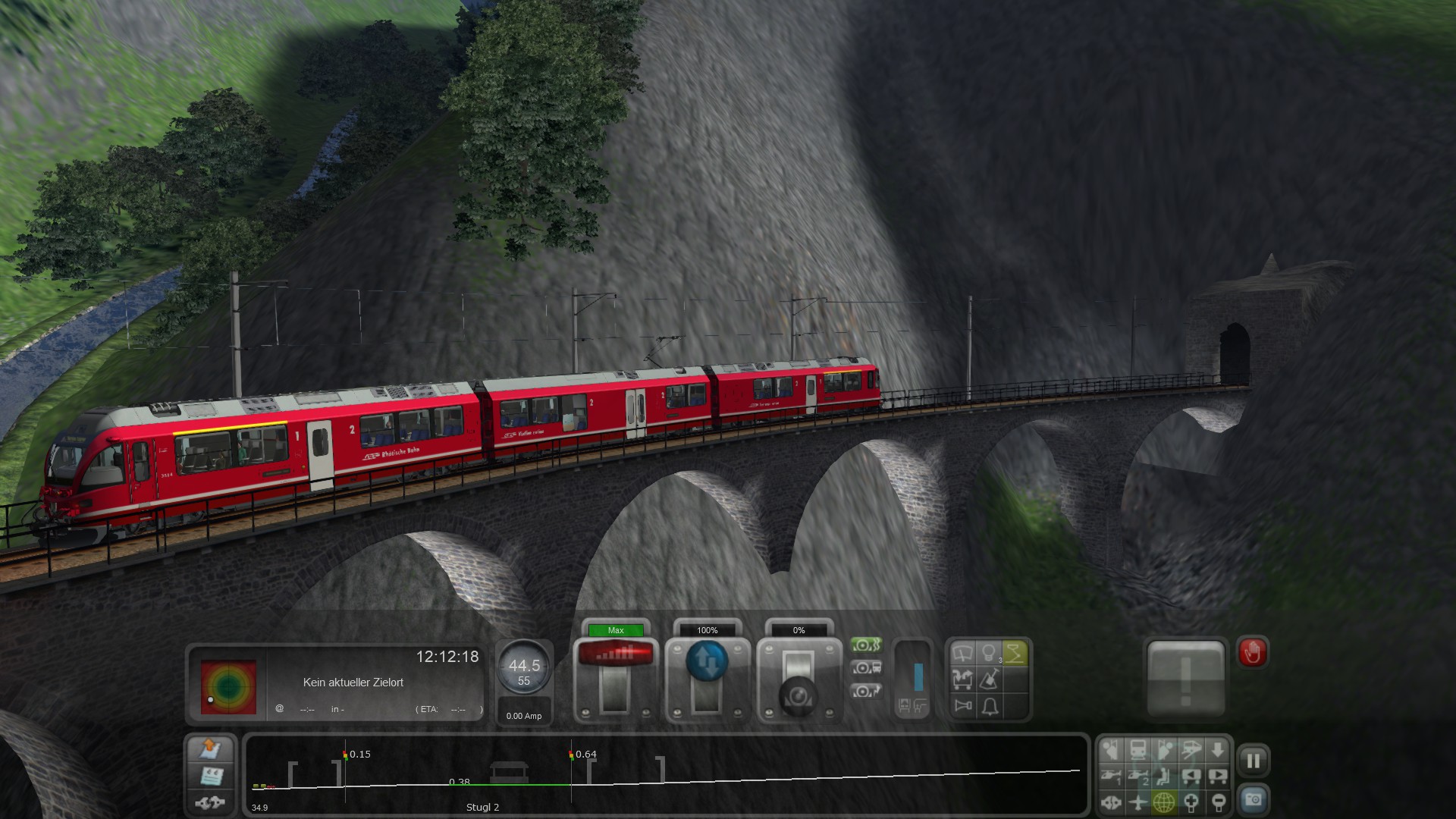
Task: Toggle the pantograph control
Action: tap(1015, 653)
